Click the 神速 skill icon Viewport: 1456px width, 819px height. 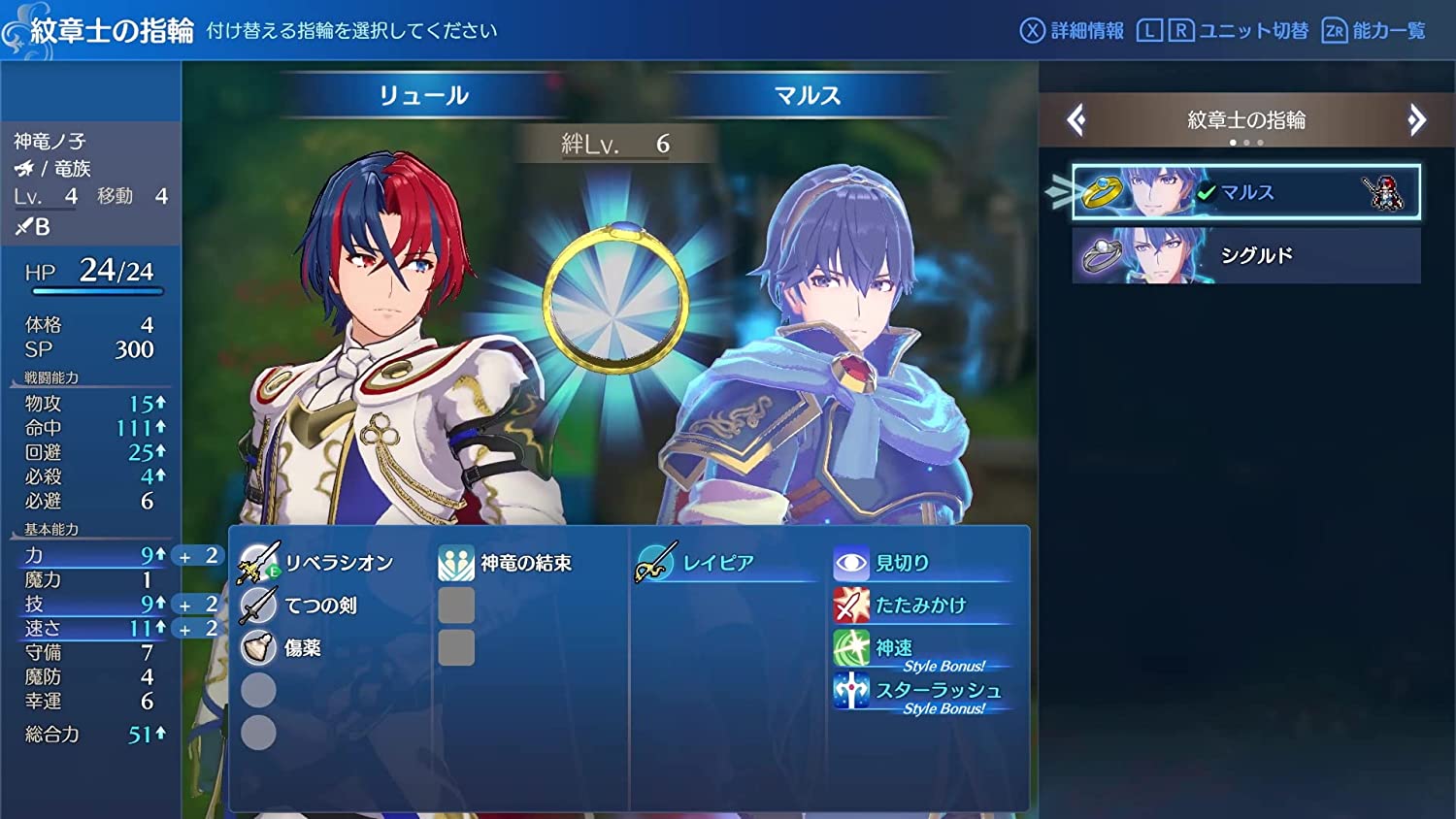click(x=850, y=647)
